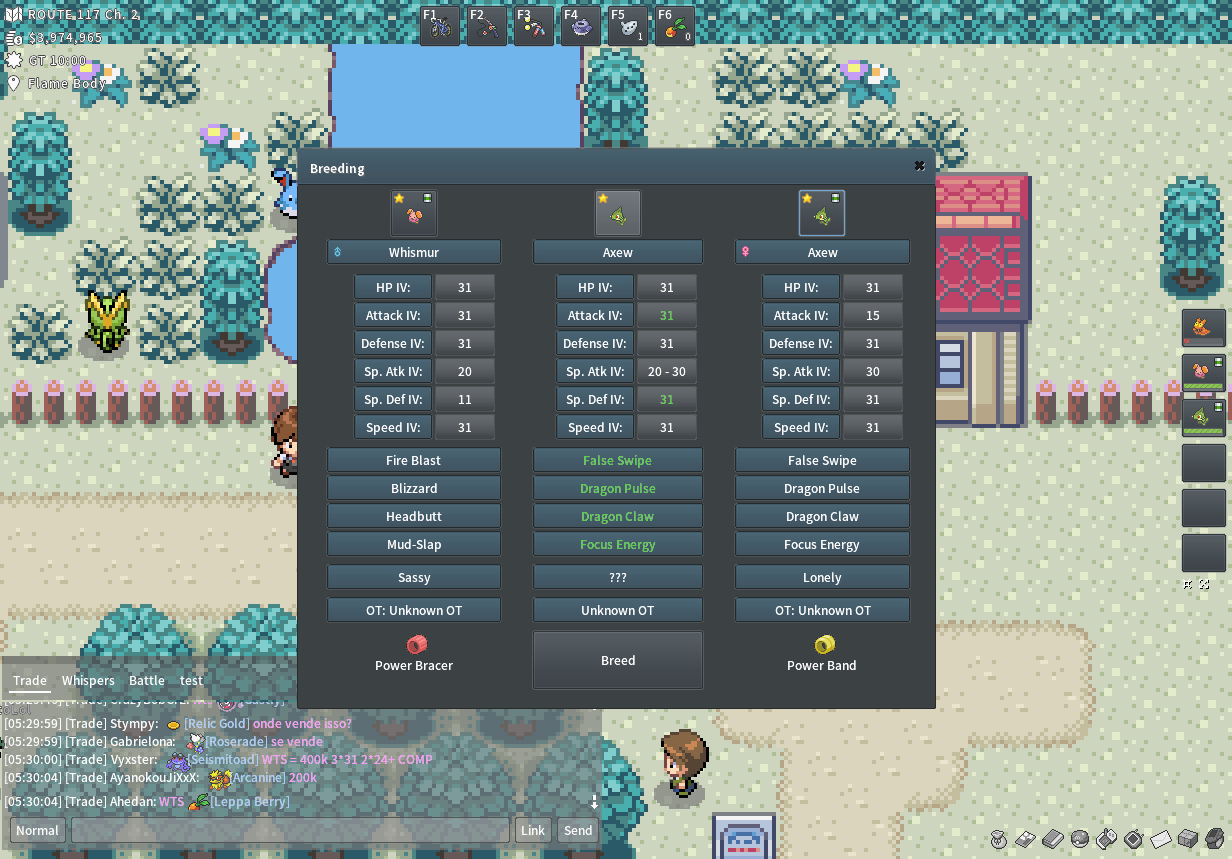Close the Breeding window
The height and width of the screenshot is (859, 1232).
[x=919, y=166]
